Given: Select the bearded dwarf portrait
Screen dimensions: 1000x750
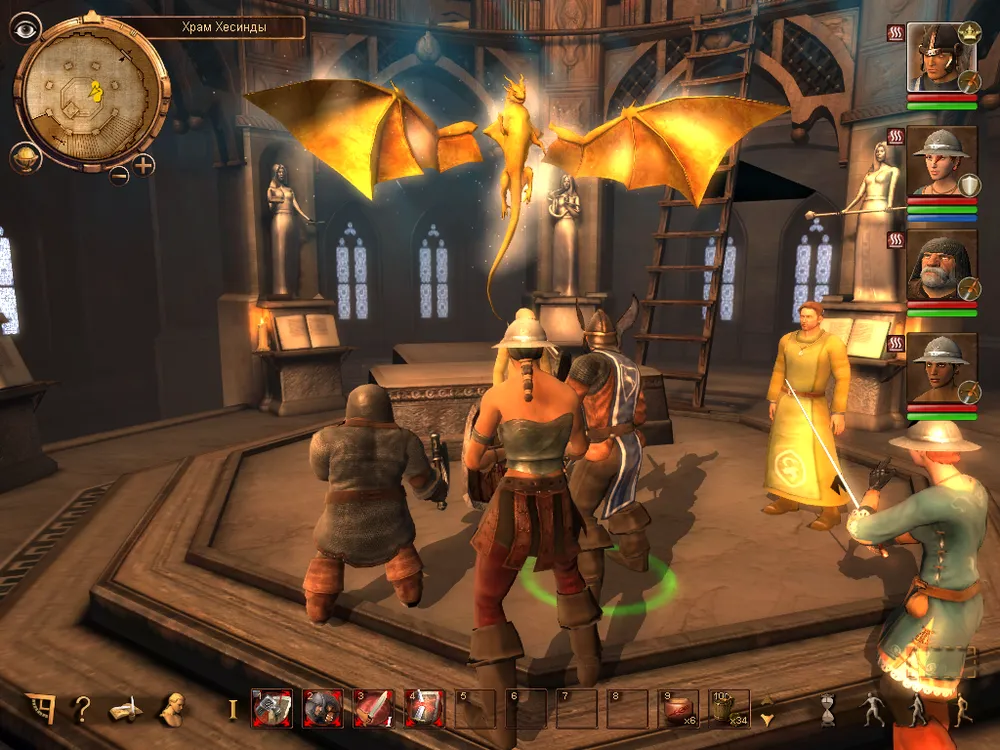Looking at the screenshot, I should [x=940, y=265].
